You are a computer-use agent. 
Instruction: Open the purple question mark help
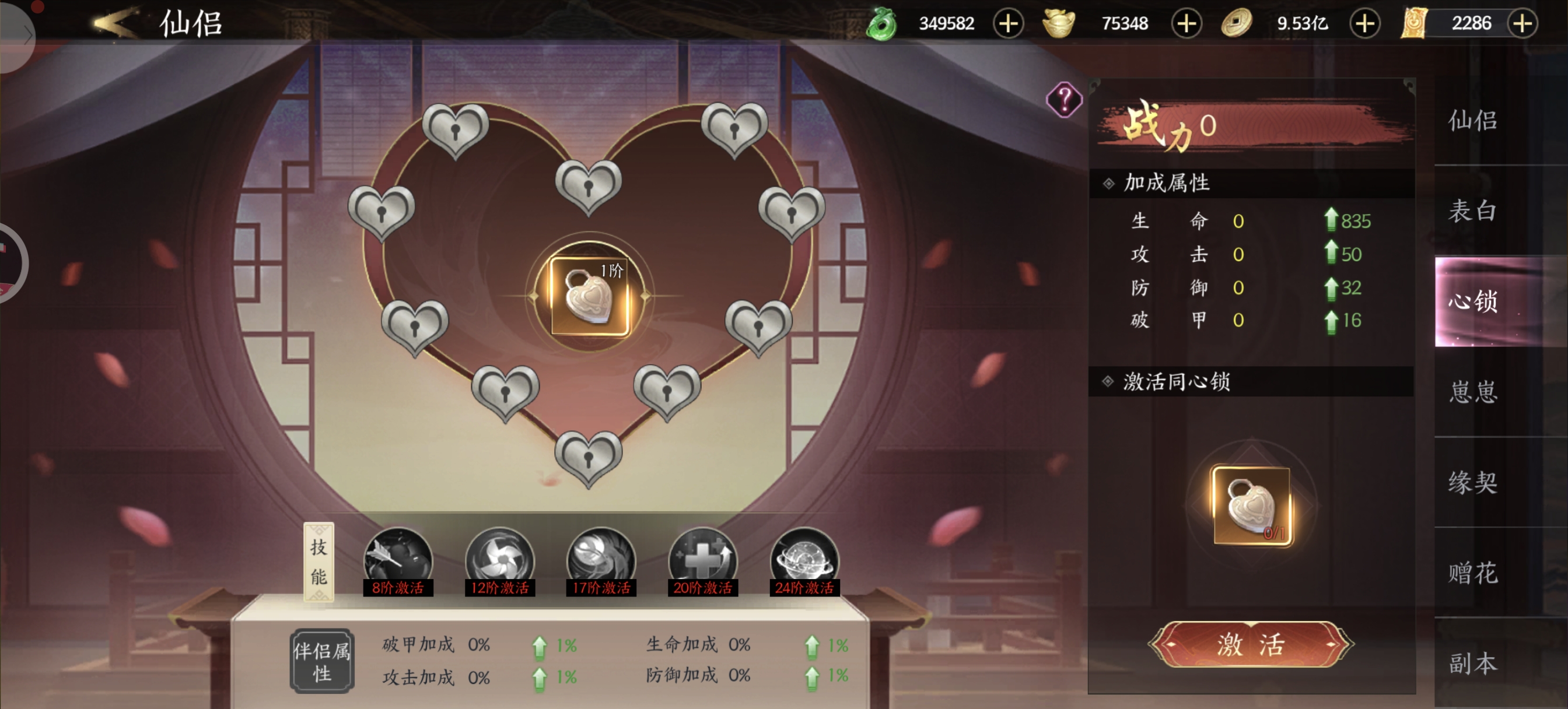pos(1064,99)
